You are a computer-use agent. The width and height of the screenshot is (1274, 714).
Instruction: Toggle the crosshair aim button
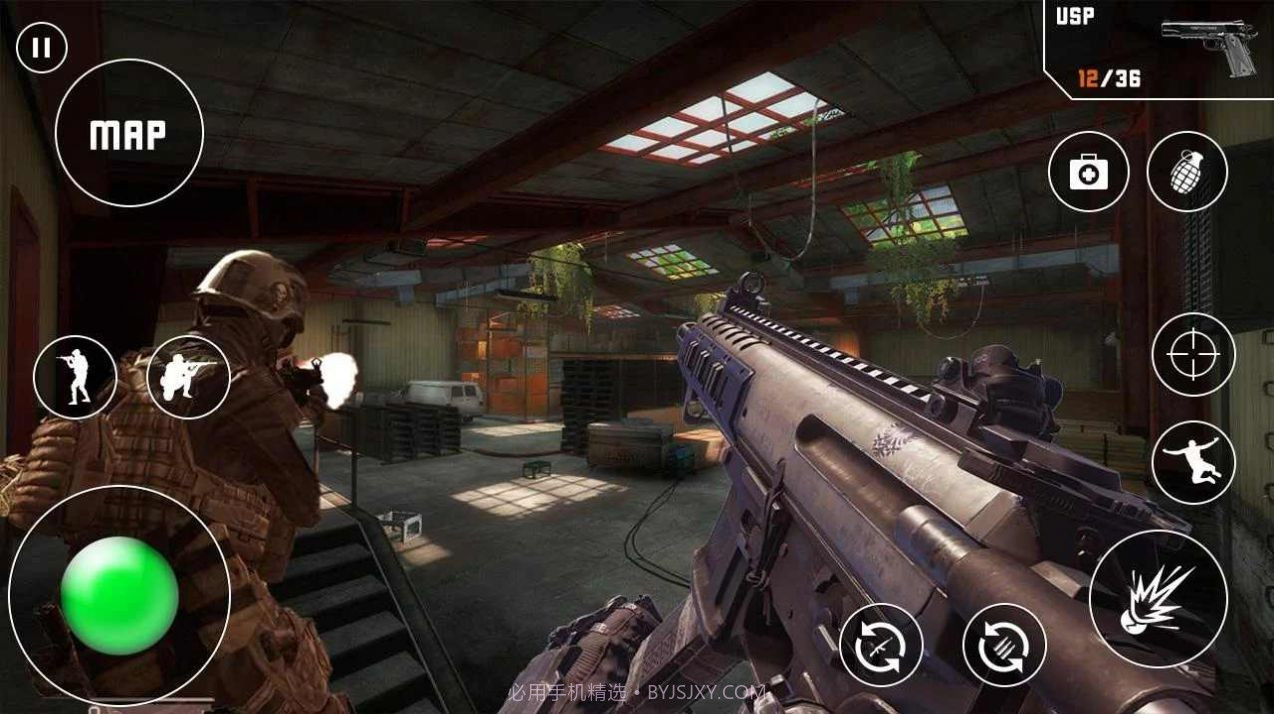coord(1193,354)
